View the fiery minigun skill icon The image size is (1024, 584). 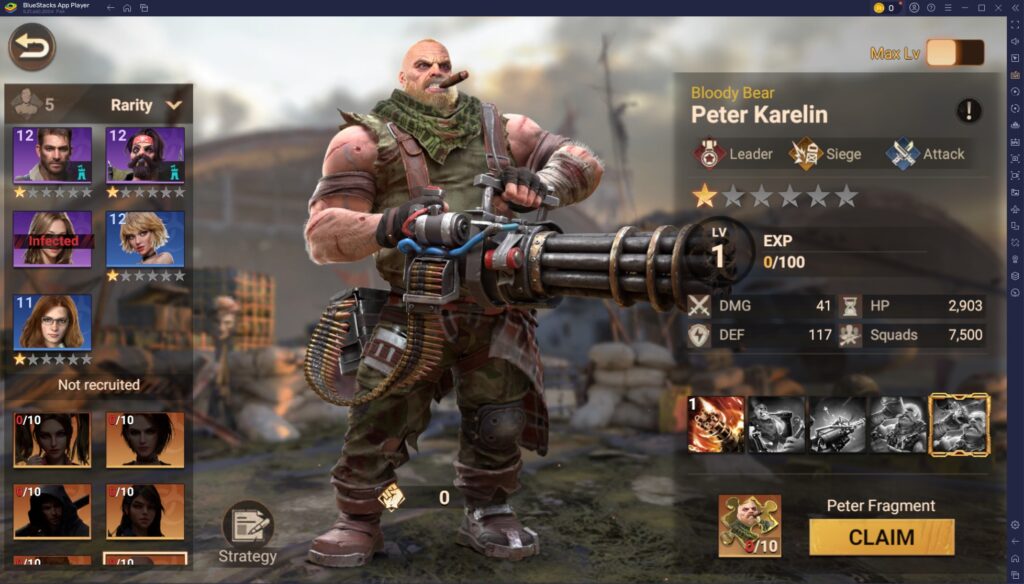(716, 424)
